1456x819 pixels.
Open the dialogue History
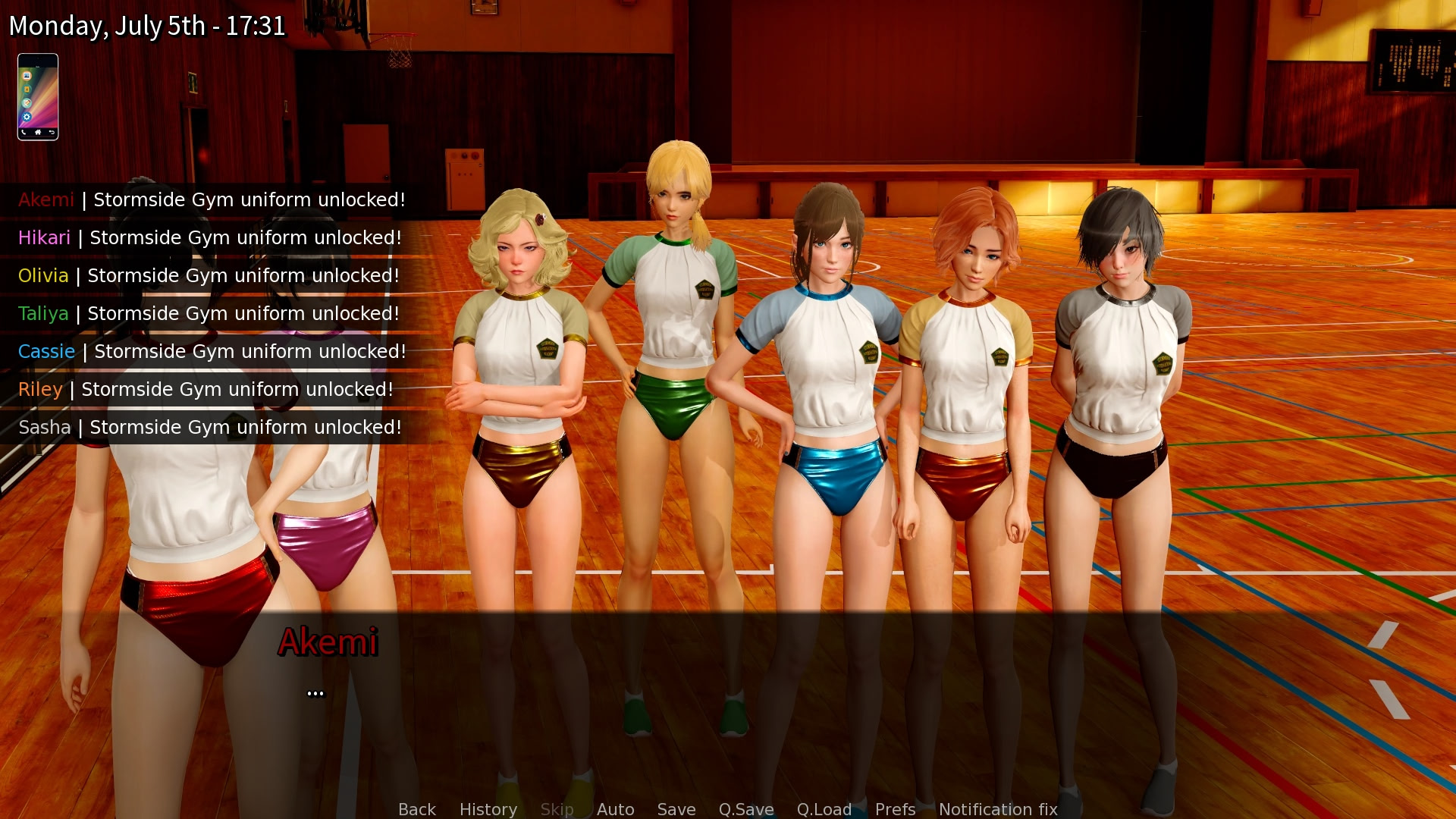[488, 809]
